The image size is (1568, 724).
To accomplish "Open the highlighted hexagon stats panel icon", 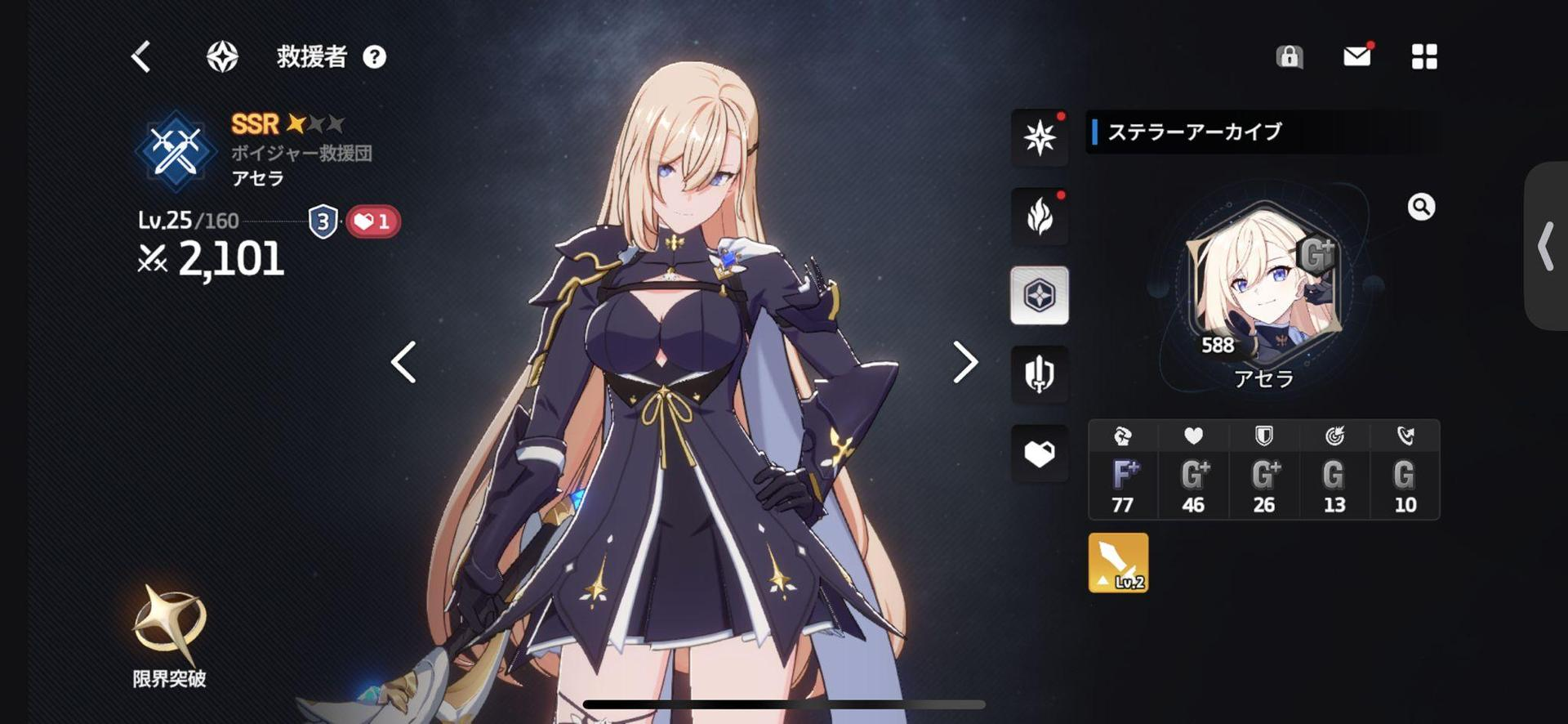I will tap(1039, 296).
